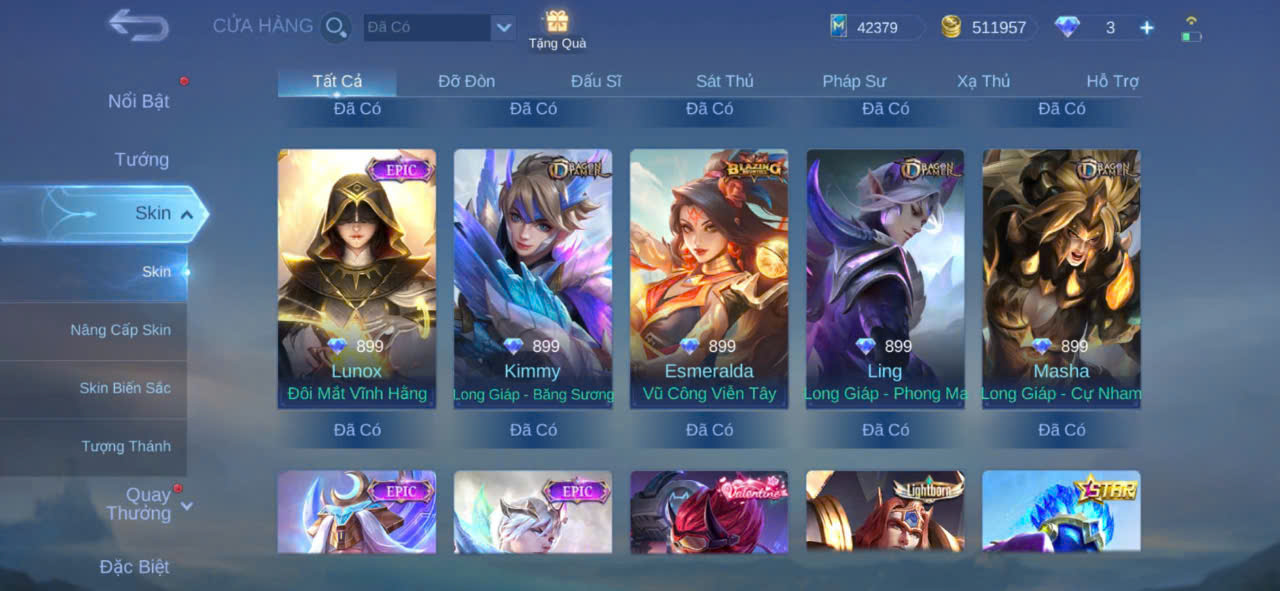The image size is (1280, 591).
Task: Filter skins by Pháp Sư
Action: point(854,81)
